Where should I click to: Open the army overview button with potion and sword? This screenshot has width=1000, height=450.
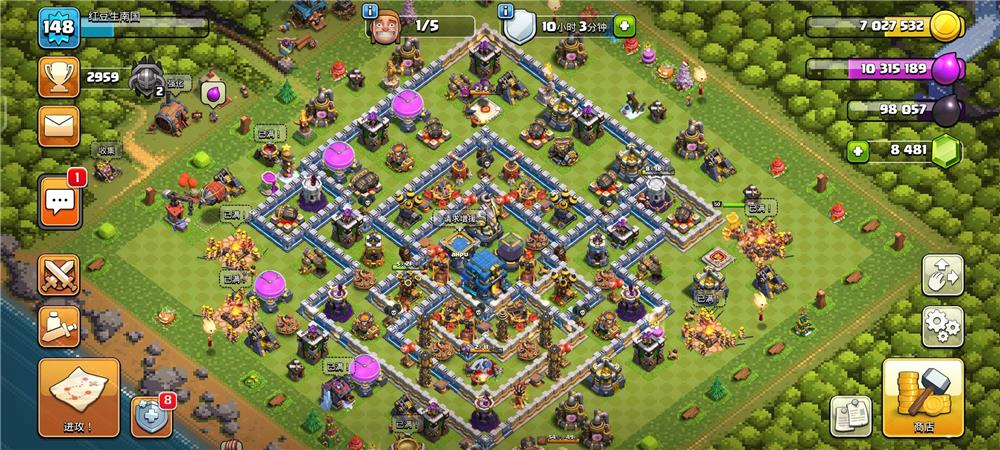click(x=58, y=323)
